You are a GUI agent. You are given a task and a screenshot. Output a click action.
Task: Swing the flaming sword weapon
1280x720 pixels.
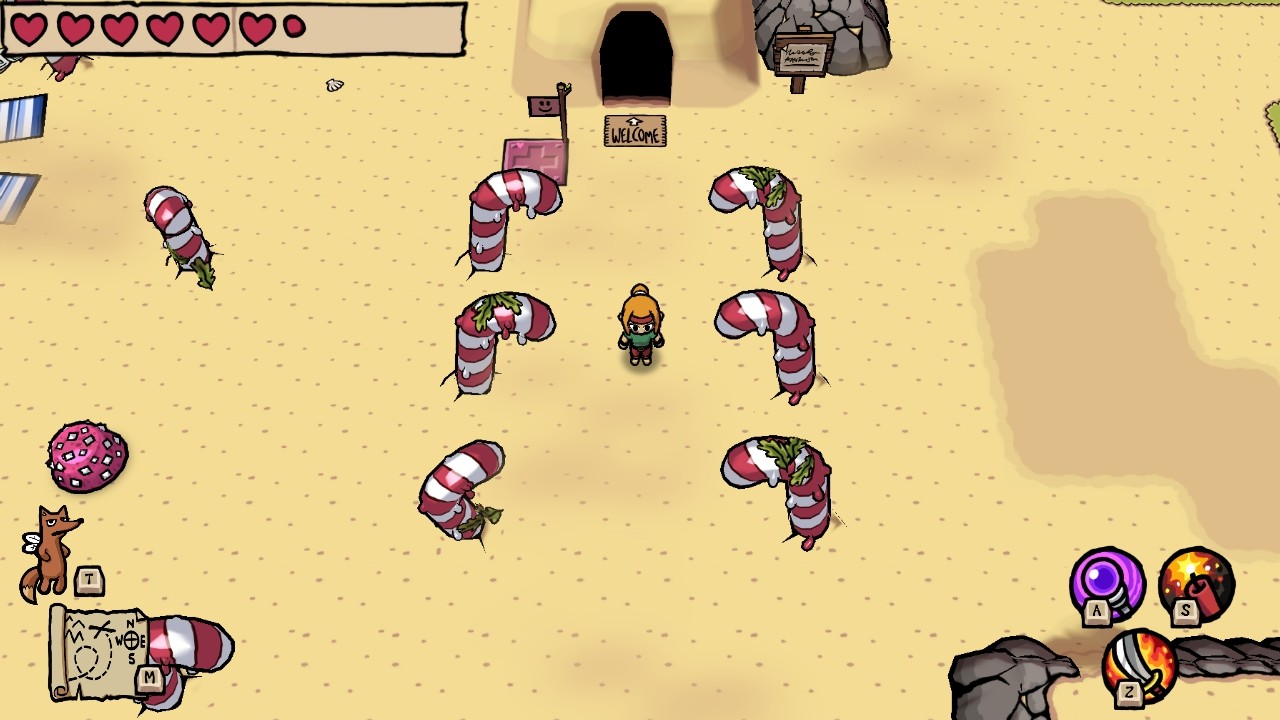click(1141, 663)
